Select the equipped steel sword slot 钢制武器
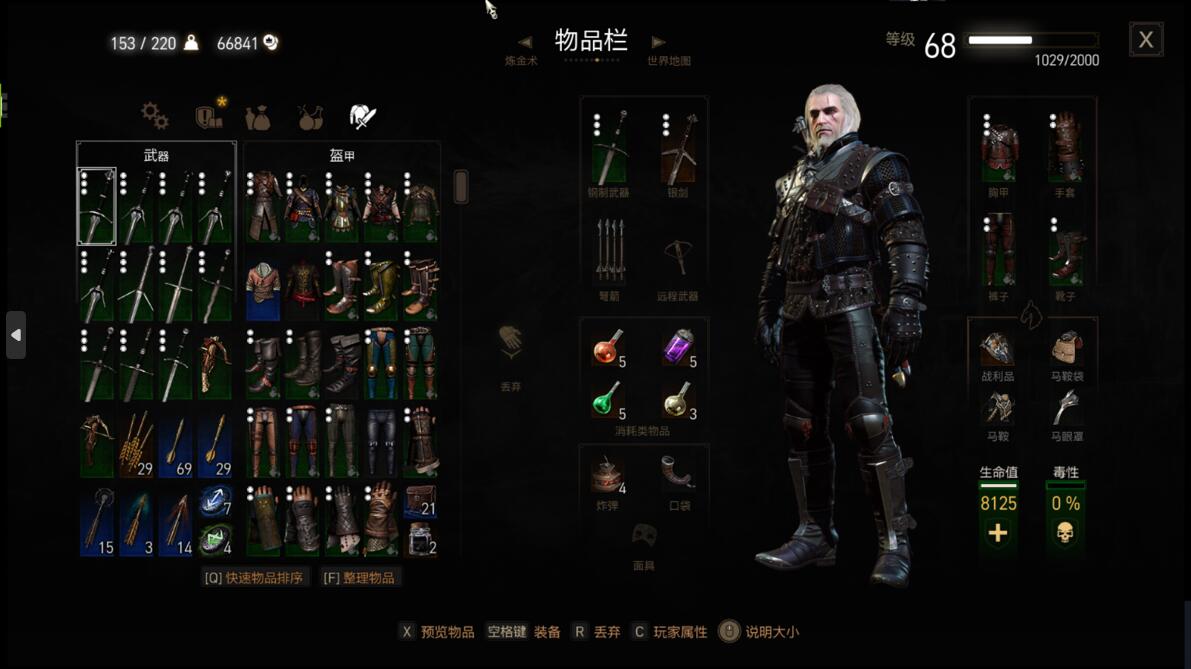1191x669 pixels. point(609,148)
